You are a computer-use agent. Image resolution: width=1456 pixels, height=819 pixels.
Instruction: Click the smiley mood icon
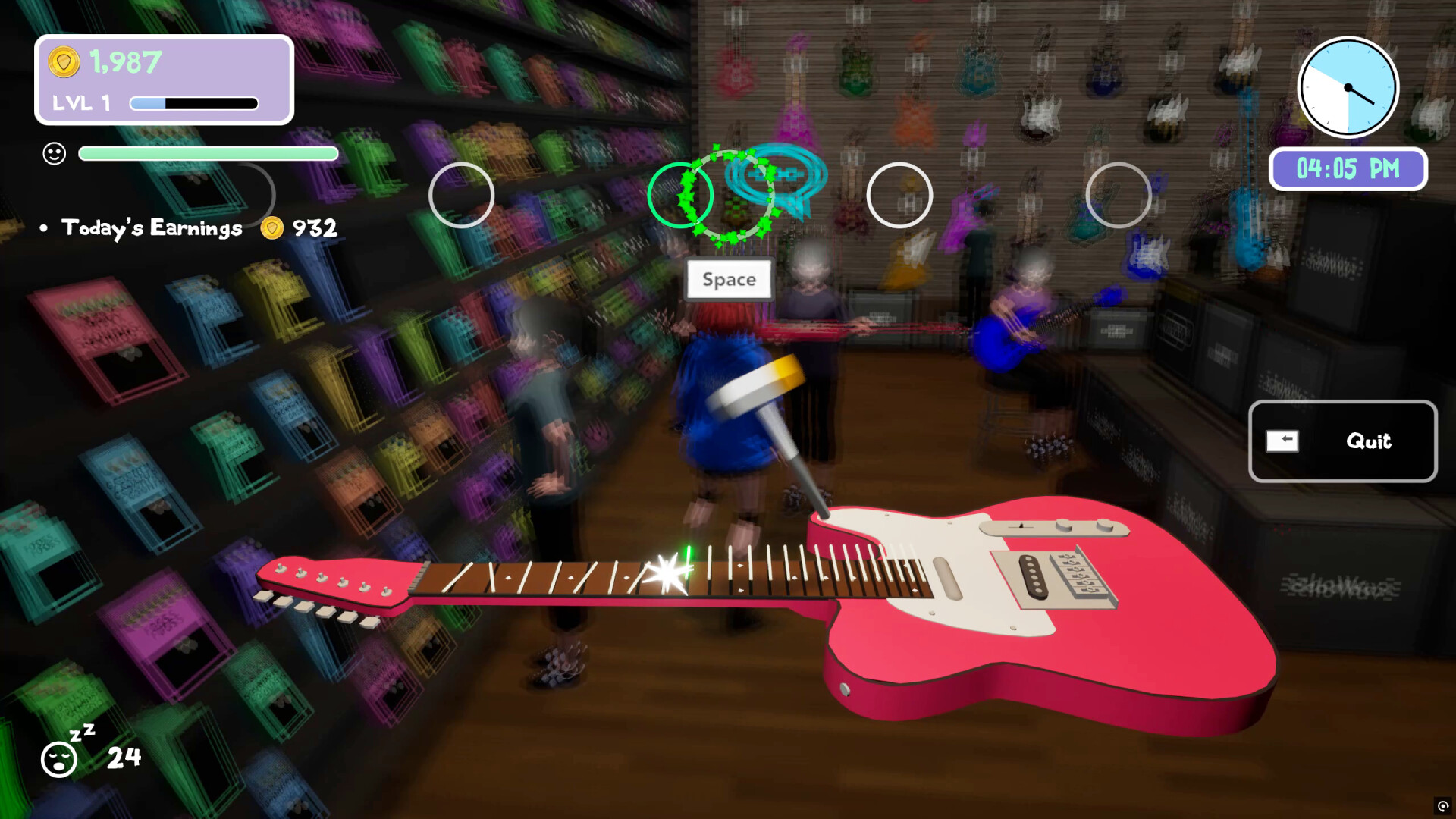53,153
